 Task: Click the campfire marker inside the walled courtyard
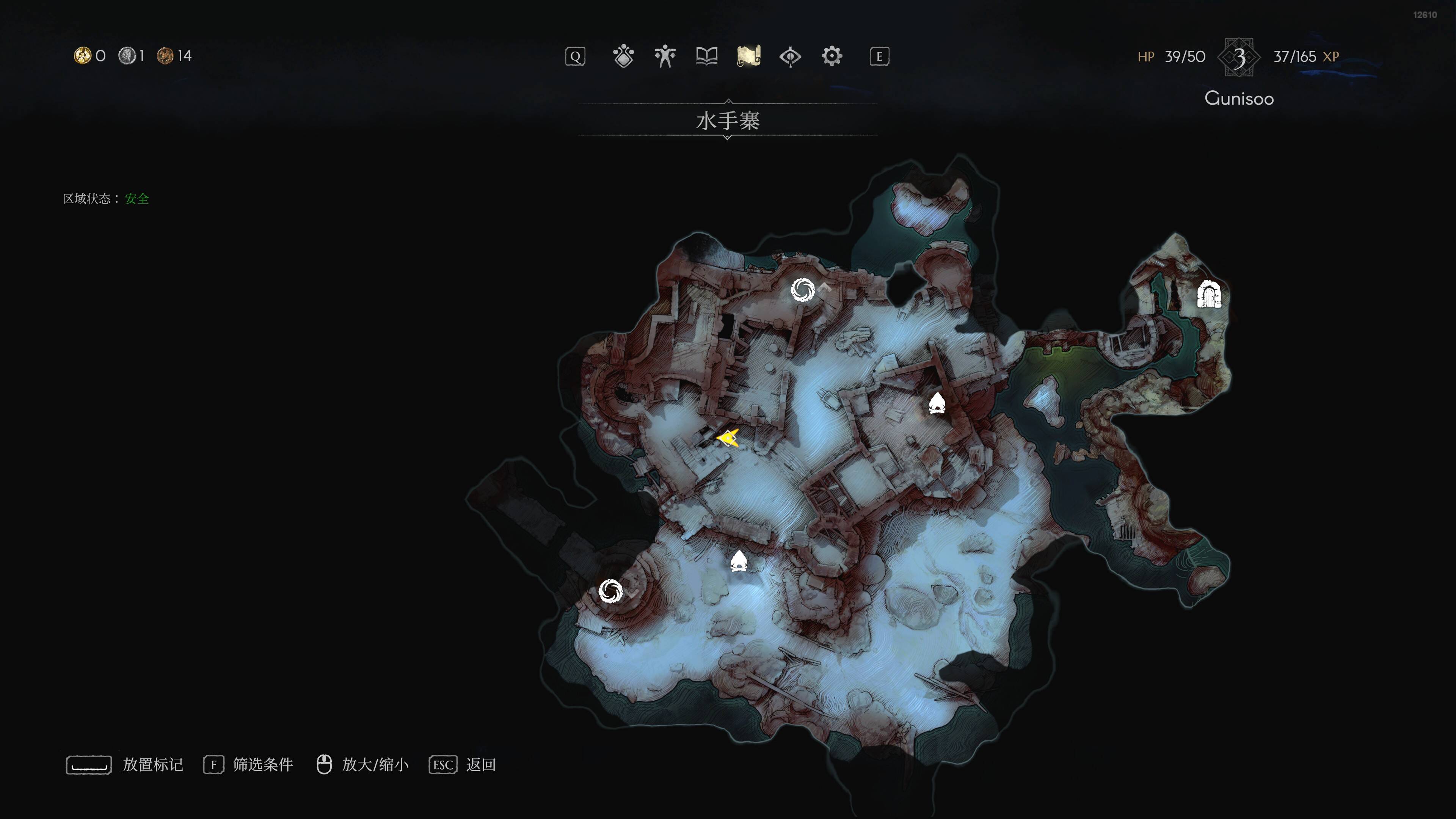point(937,403)
